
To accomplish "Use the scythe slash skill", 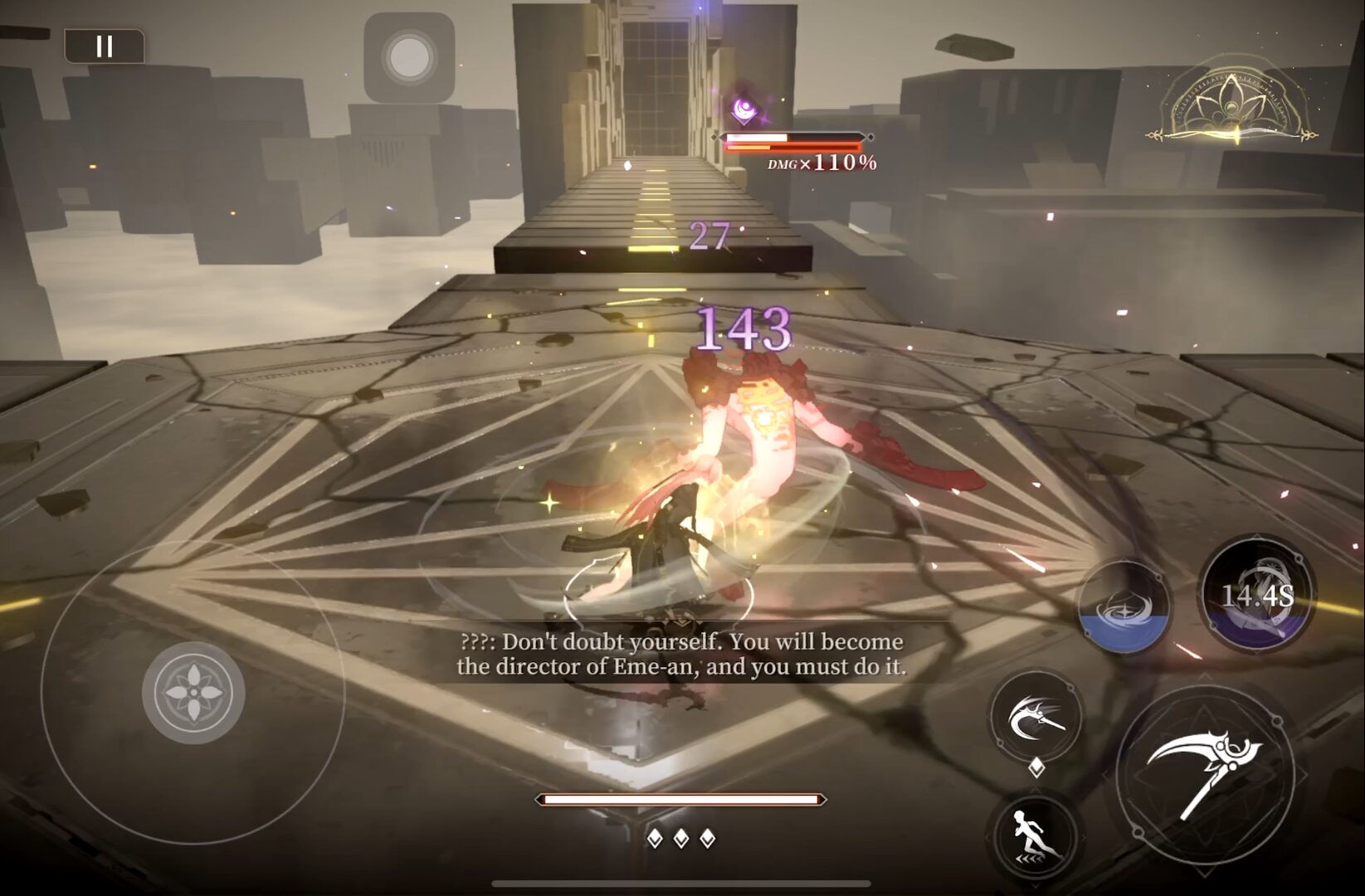I will (x=1036, y=716).
